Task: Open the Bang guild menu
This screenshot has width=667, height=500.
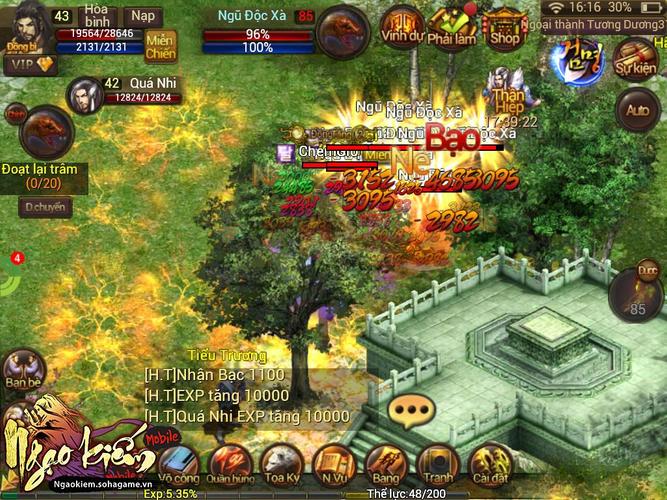Action: click(x=385, y=465)
